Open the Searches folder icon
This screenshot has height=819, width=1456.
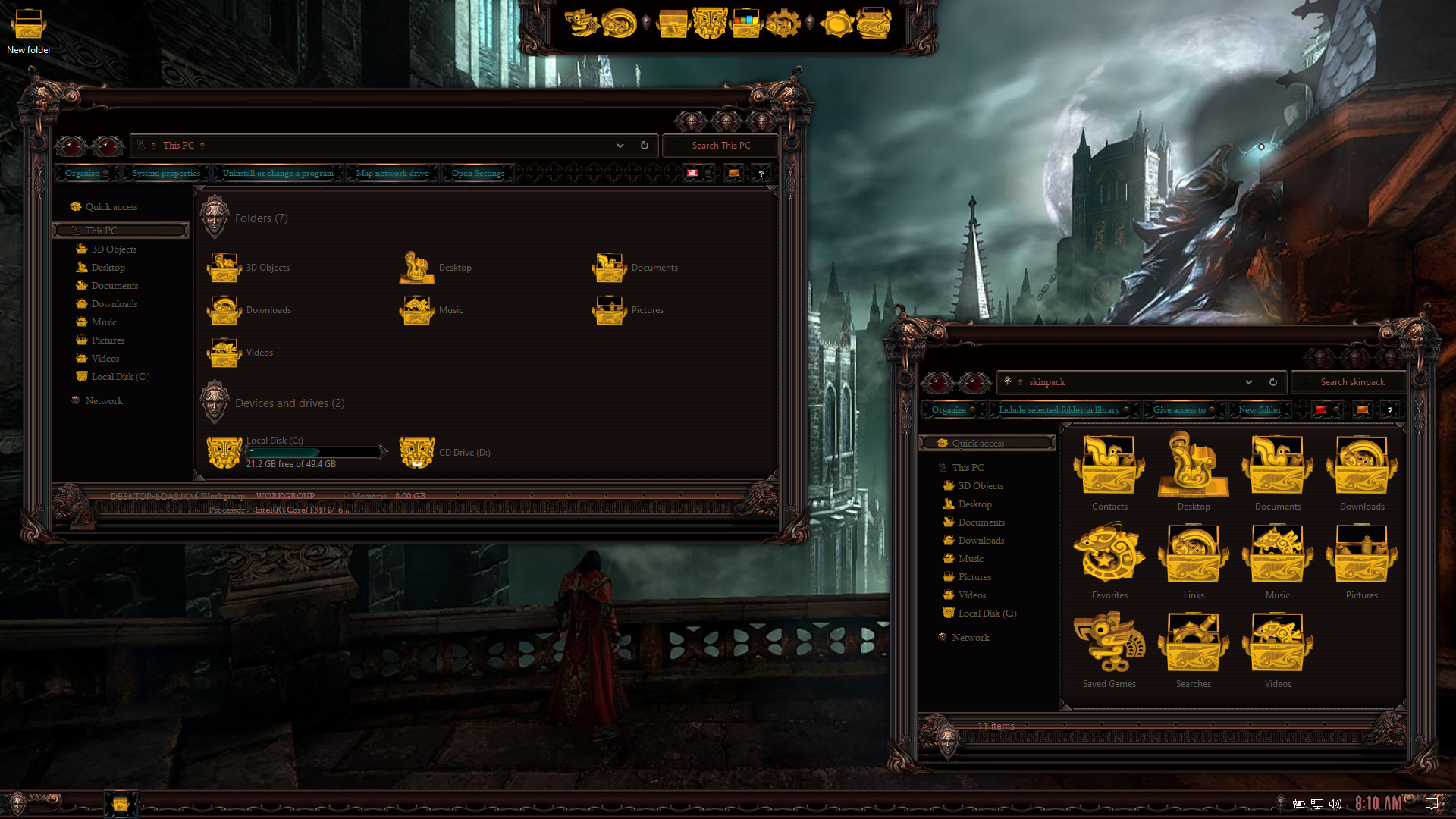pyautogui.click(x=1193, y=642)
